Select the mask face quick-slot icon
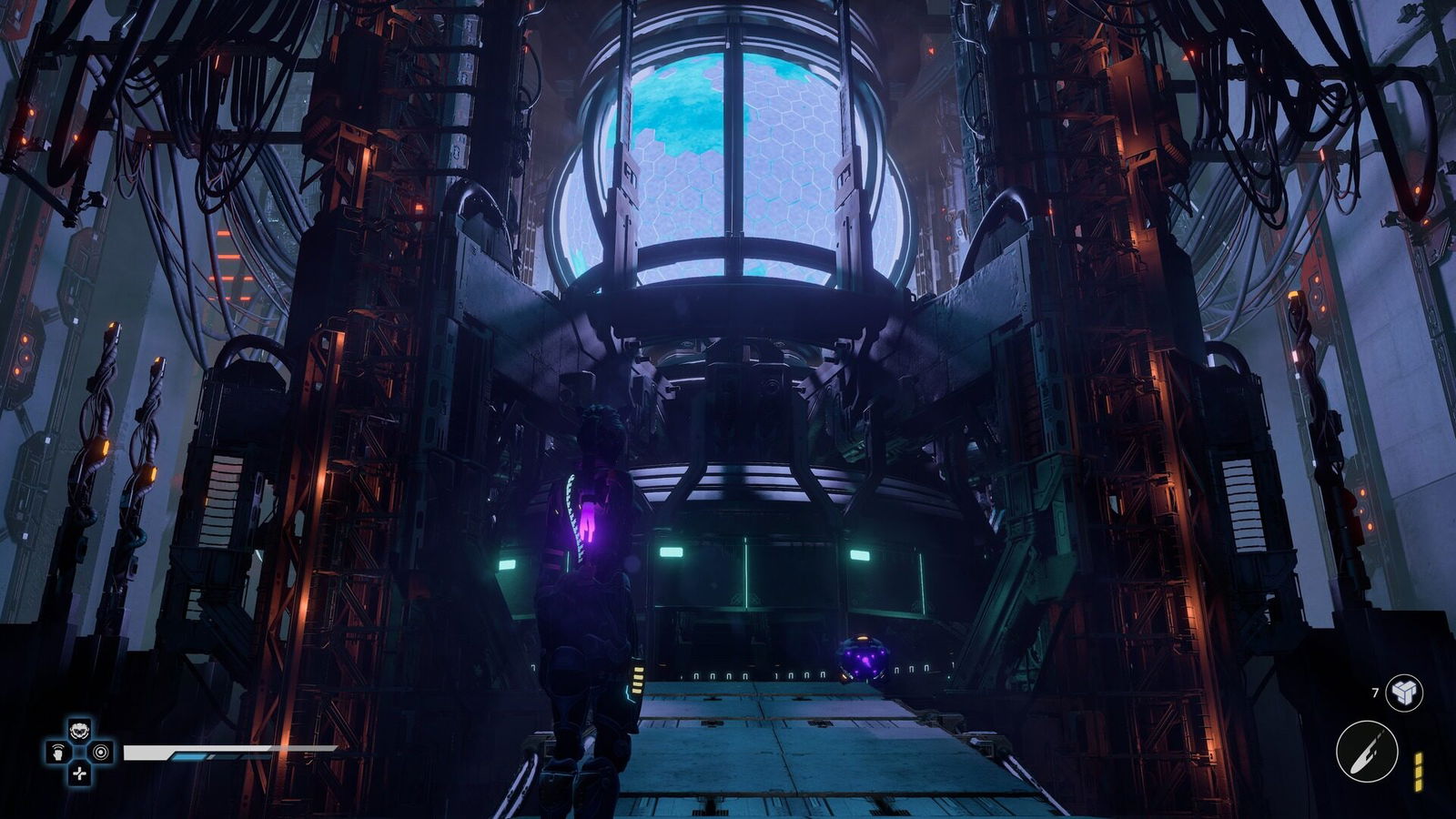The width and height of the screenshot is (1456, 819). [79, 730]
